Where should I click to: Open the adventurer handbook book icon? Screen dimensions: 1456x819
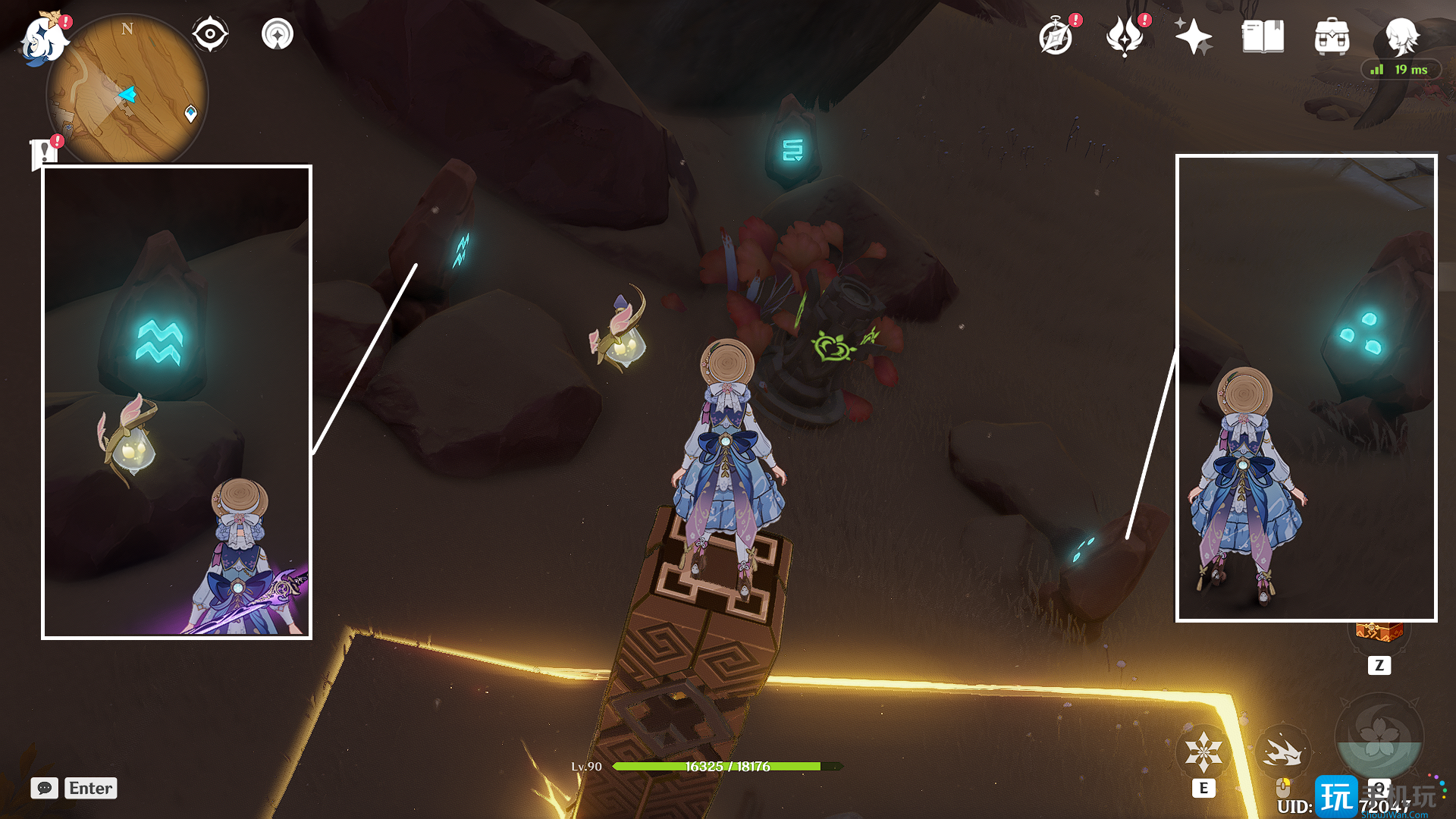1263,36
